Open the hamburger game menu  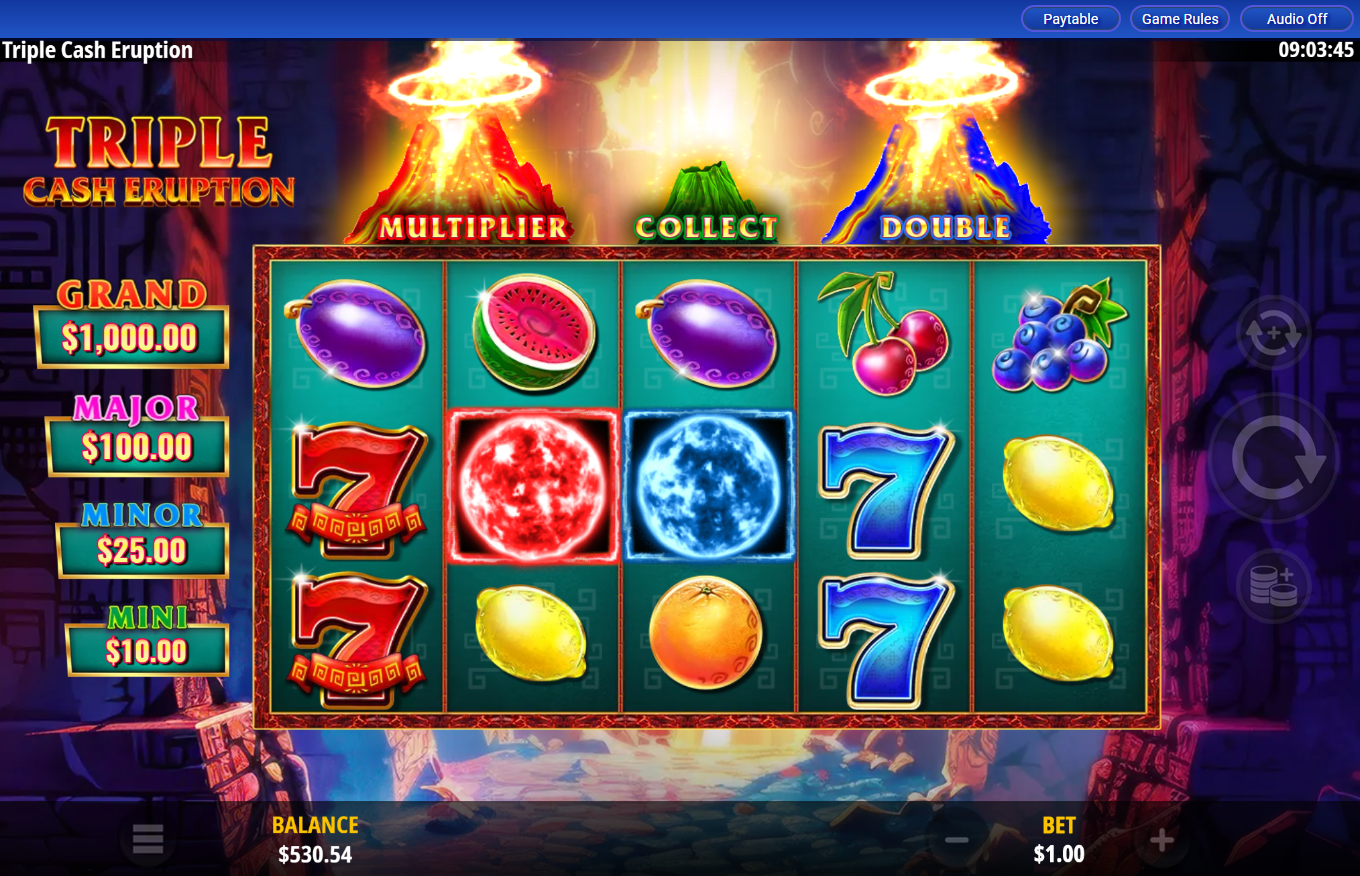148,840
